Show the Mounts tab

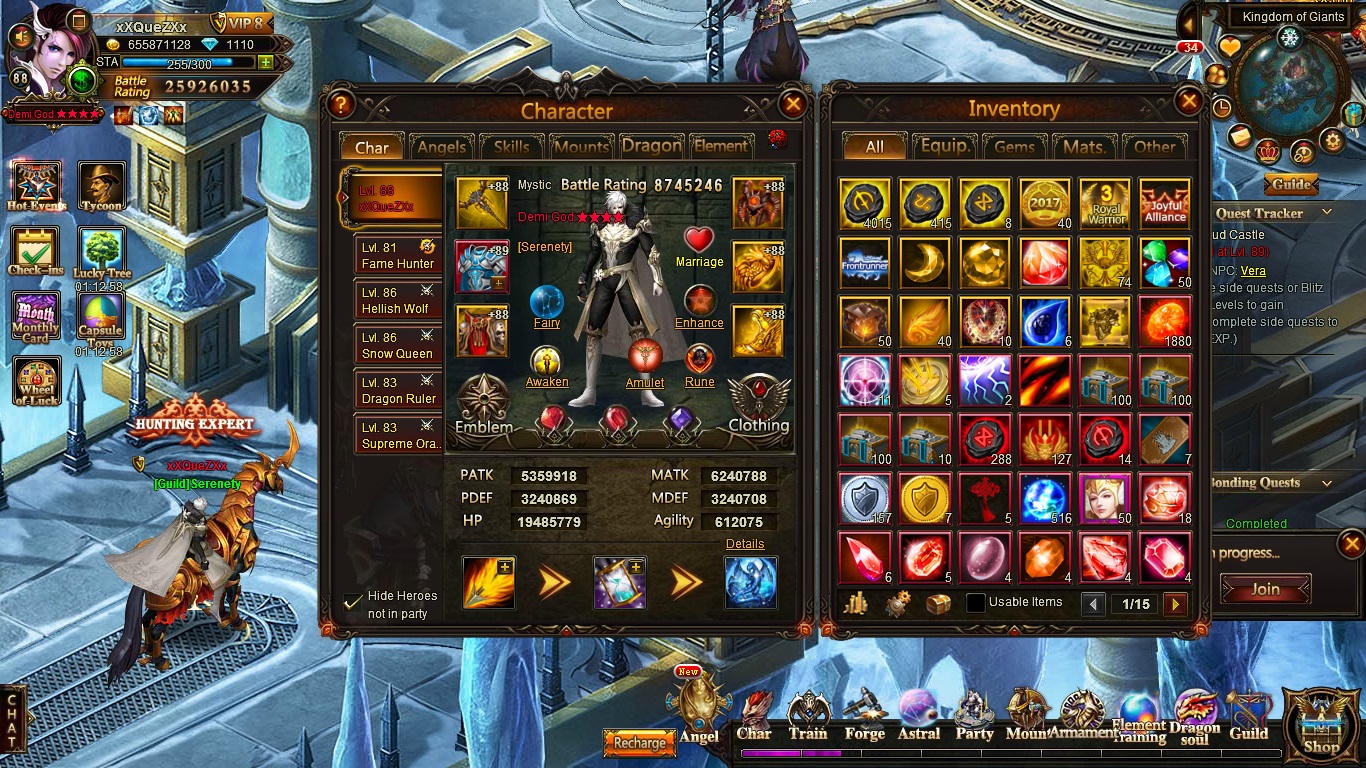[x=581, y=147]
